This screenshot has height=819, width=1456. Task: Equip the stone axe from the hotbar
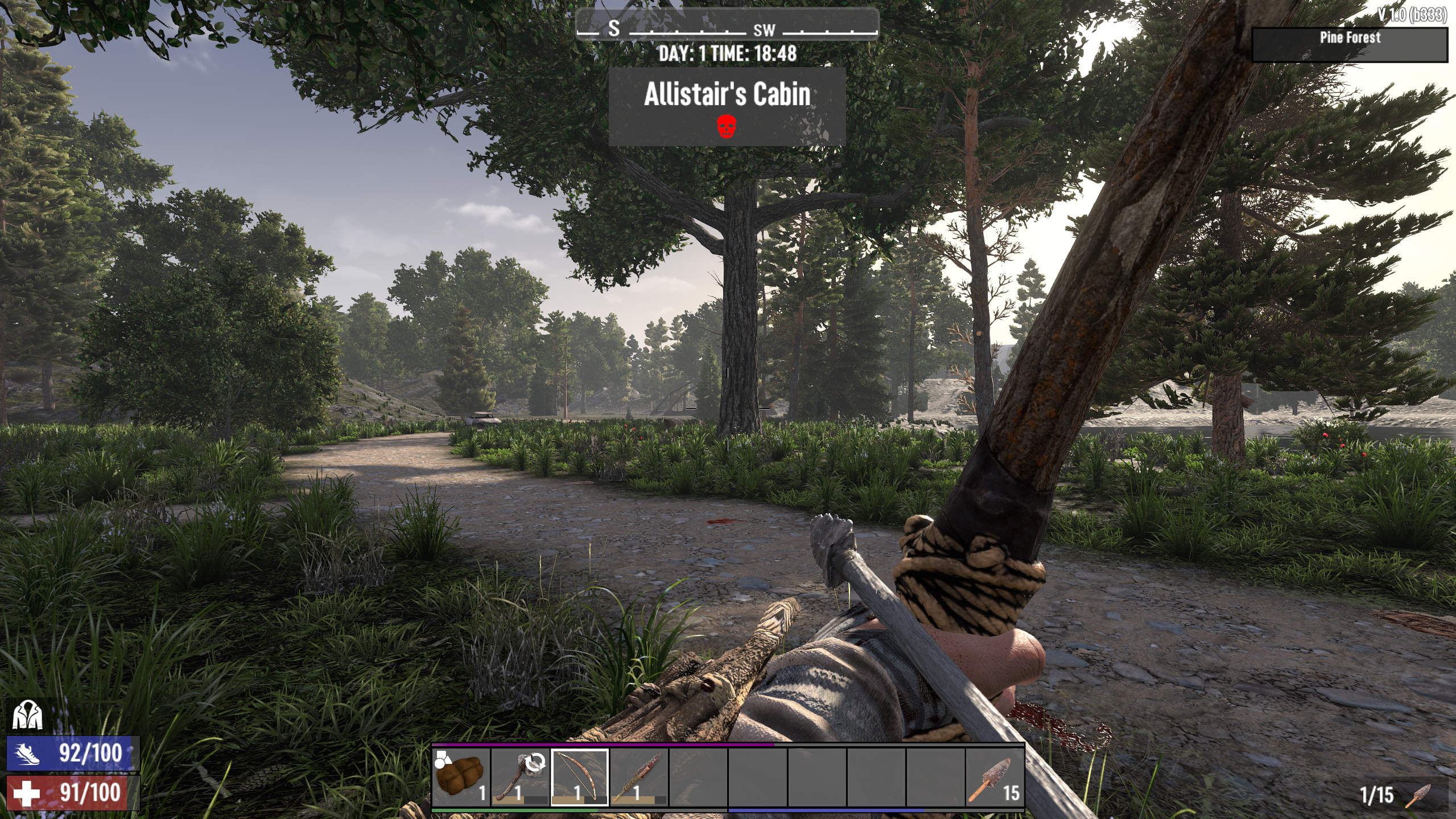(x=520, y=777)
